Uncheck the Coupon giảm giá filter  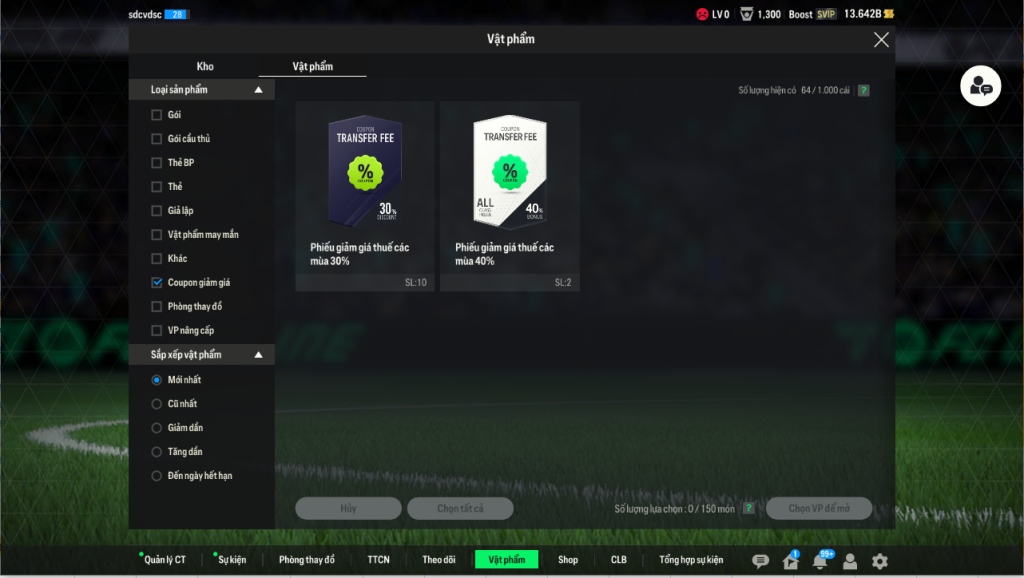point(156,283)
